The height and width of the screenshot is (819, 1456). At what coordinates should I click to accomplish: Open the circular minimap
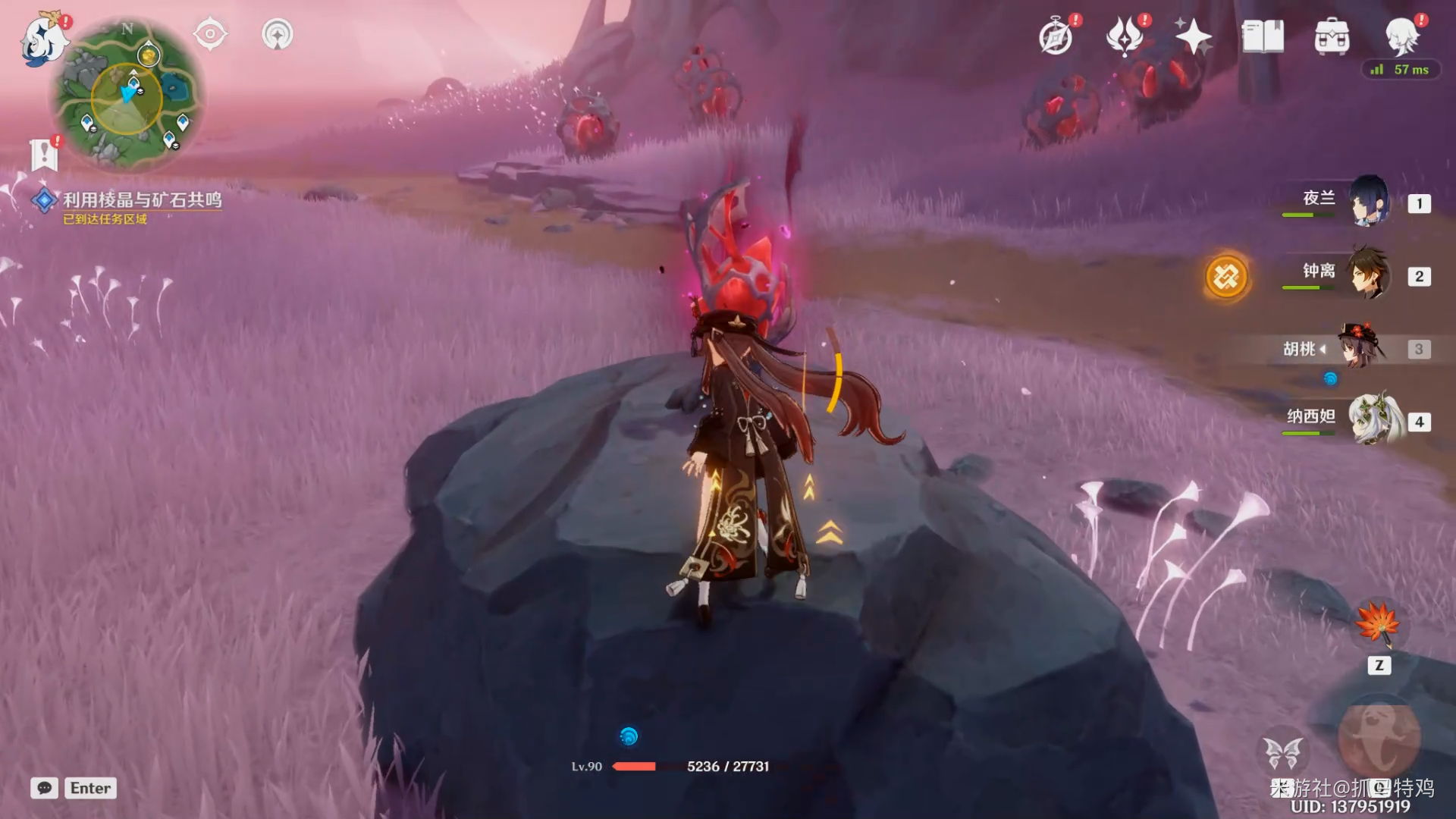pos(127,95)
